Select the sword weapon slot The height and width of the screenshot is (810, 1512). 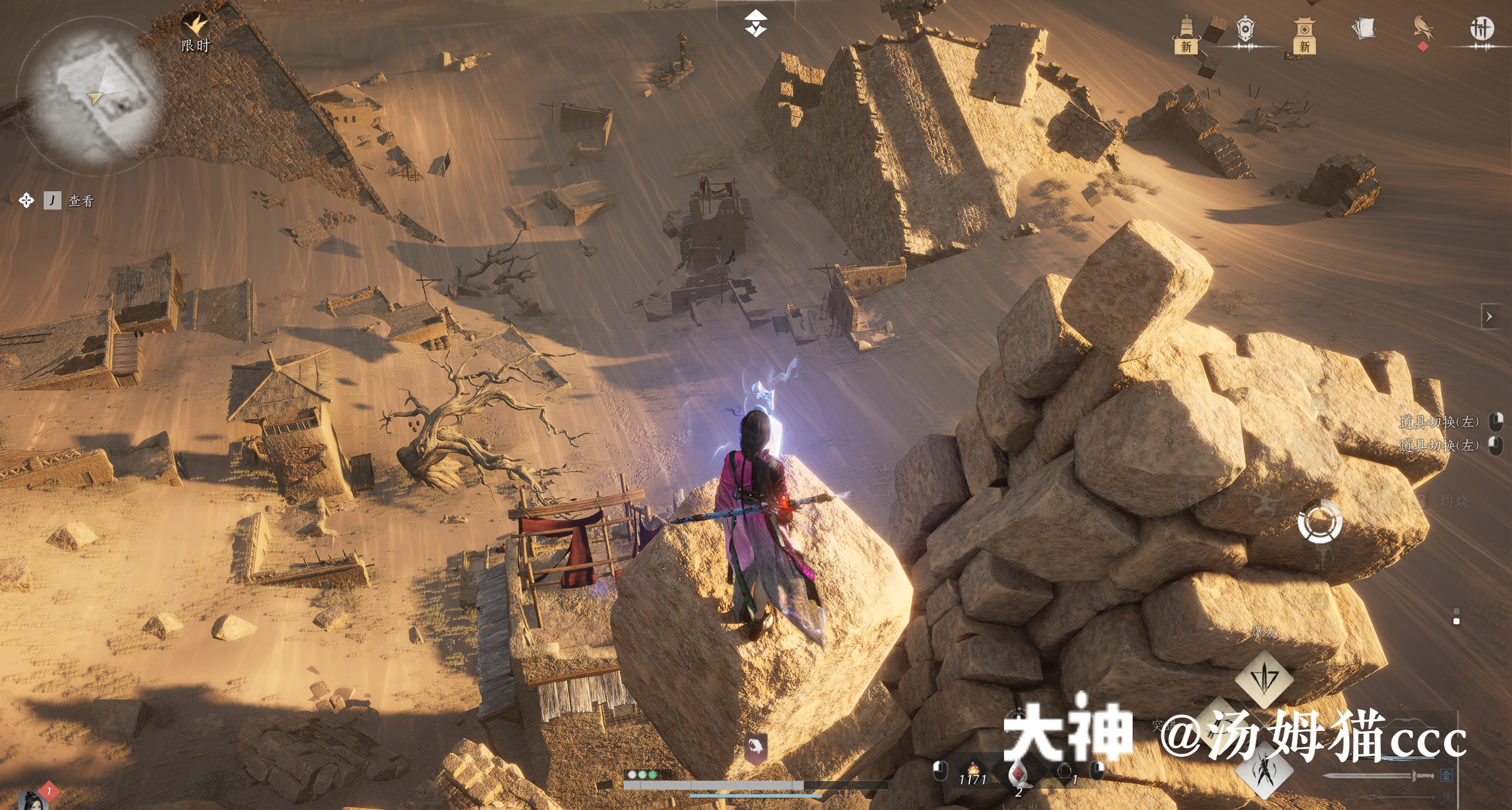pyautogui.click(x=1379, y=775)
